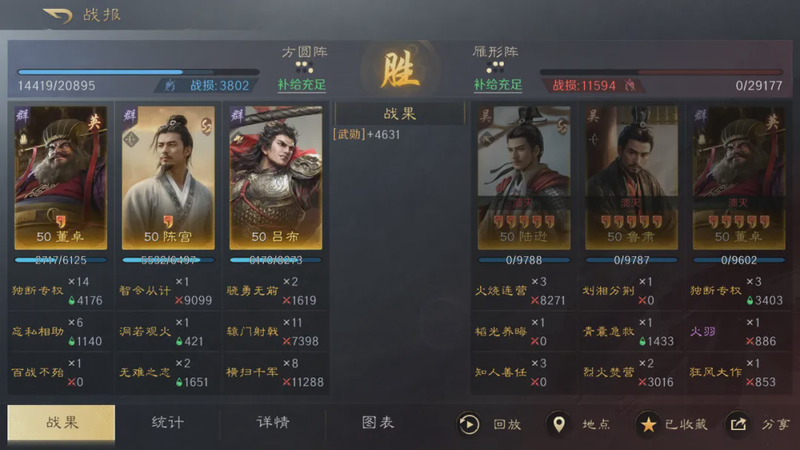Play the battle replay with 回放
This screenshot has height=450, width=800.
pyautogui.click(x=490, y=424)
